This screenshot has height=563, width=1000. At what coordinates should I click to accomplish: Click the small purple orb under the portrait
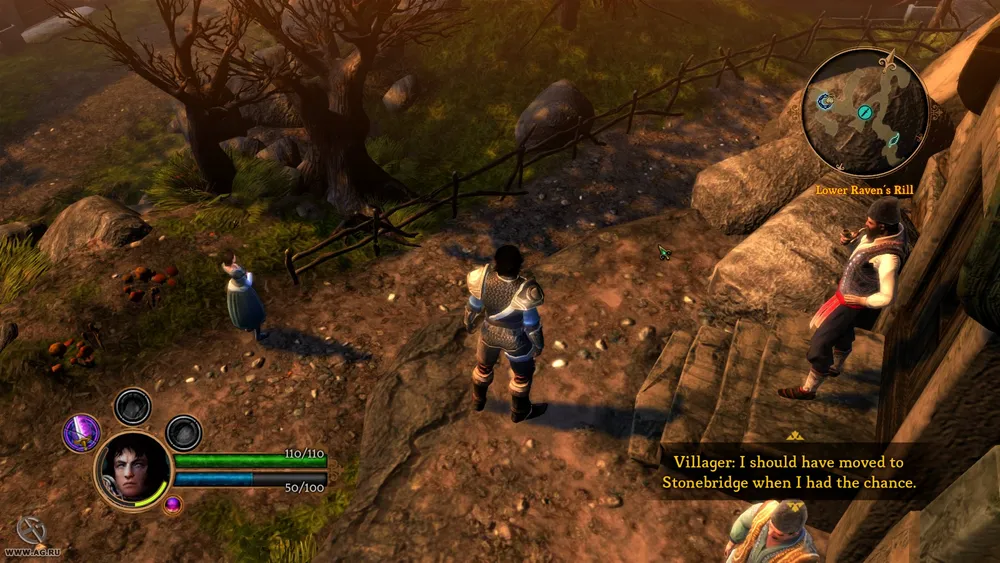[x=172, y=504]
